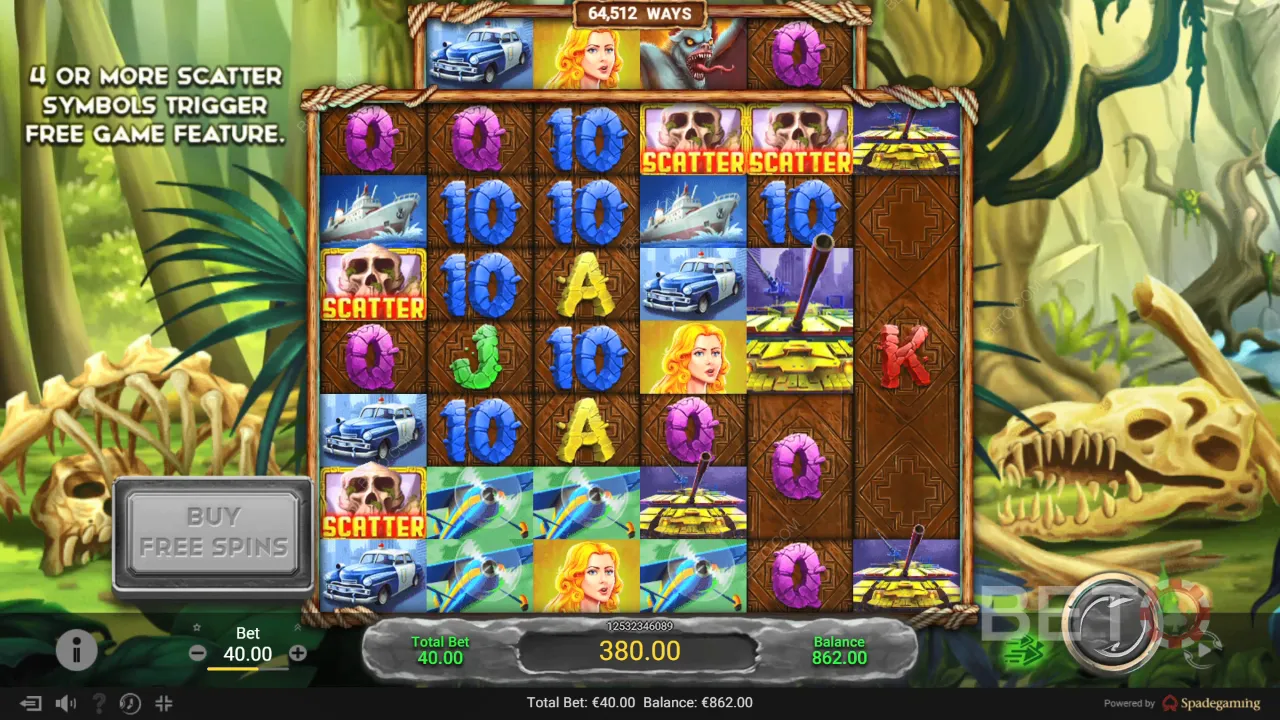Toggle the green turbo spin arrows
This screenshot has height=720, width=1280.
1024,653
